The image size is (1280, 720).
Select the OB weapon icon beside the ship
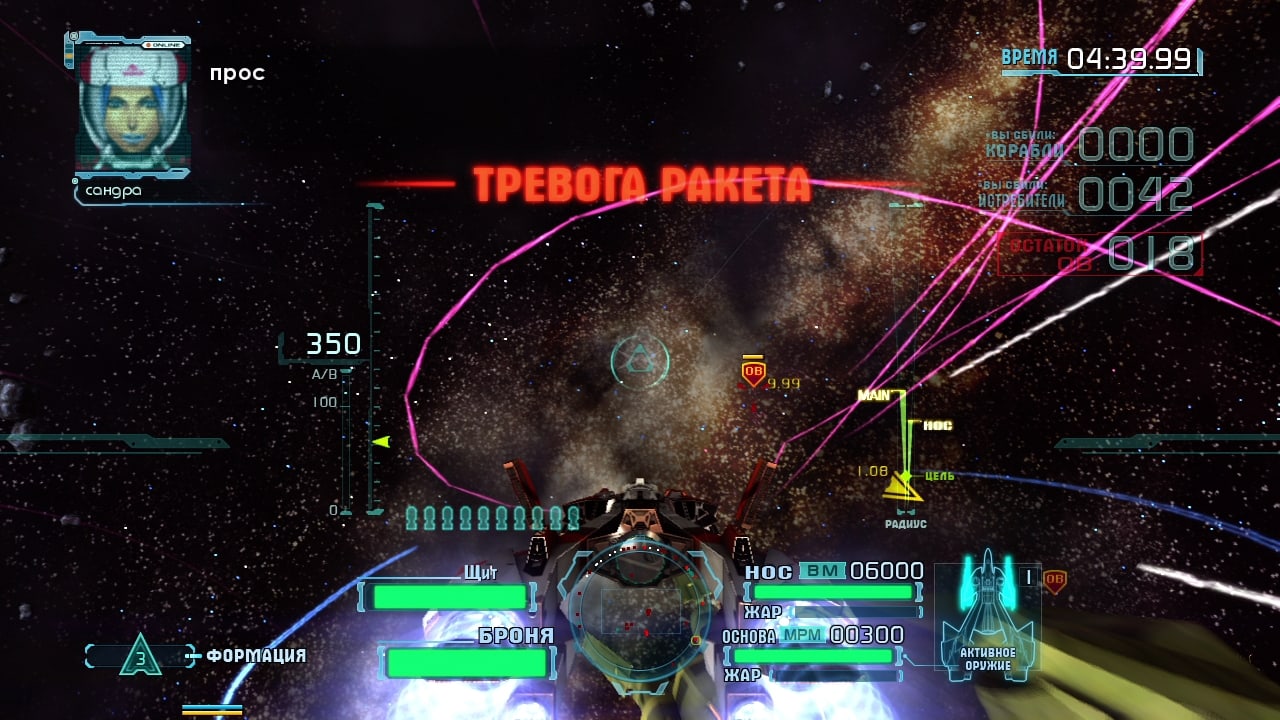1054,581
